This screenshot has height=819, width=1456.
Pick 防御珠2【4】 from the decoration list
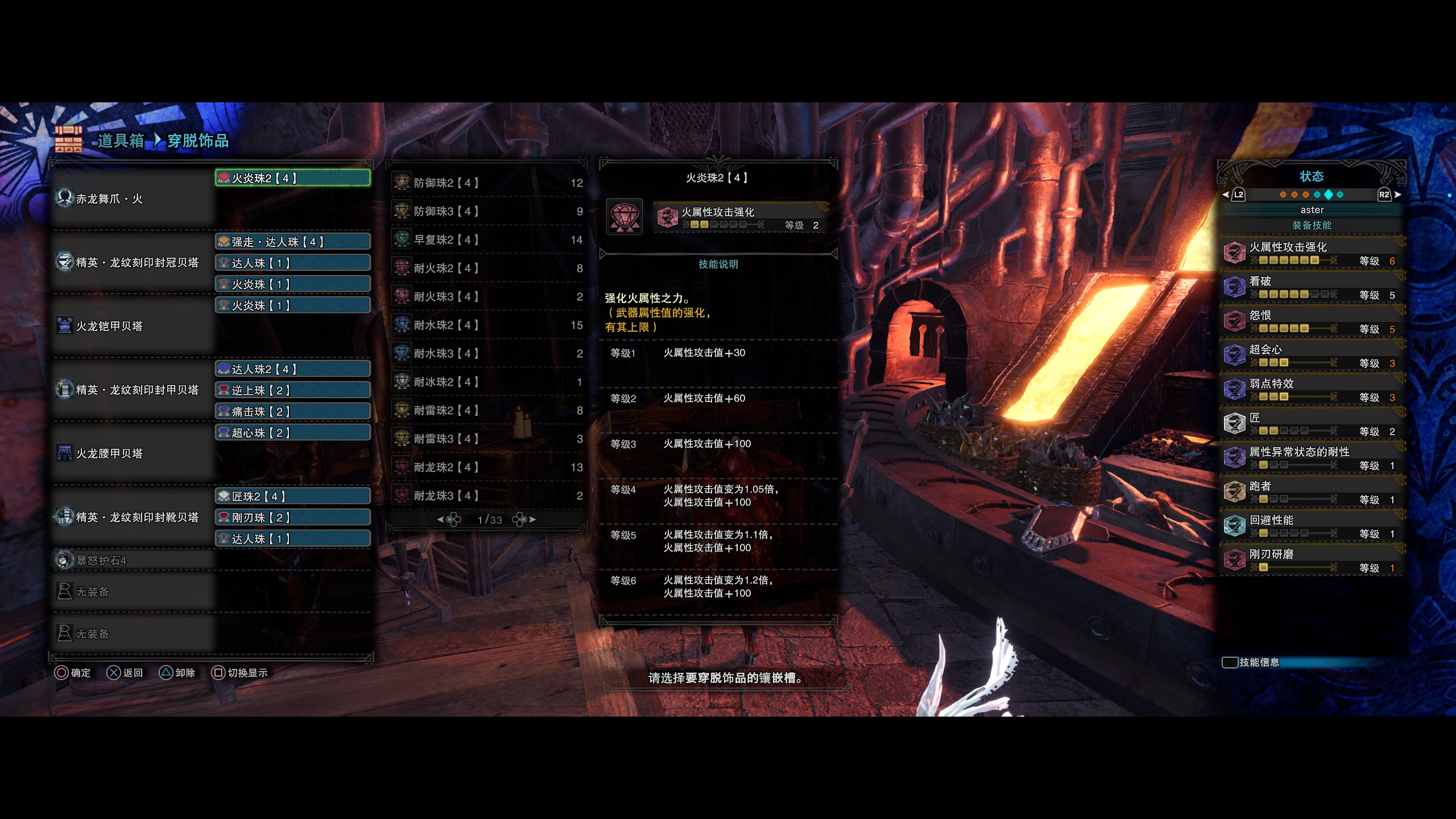(x=487, y=183)
